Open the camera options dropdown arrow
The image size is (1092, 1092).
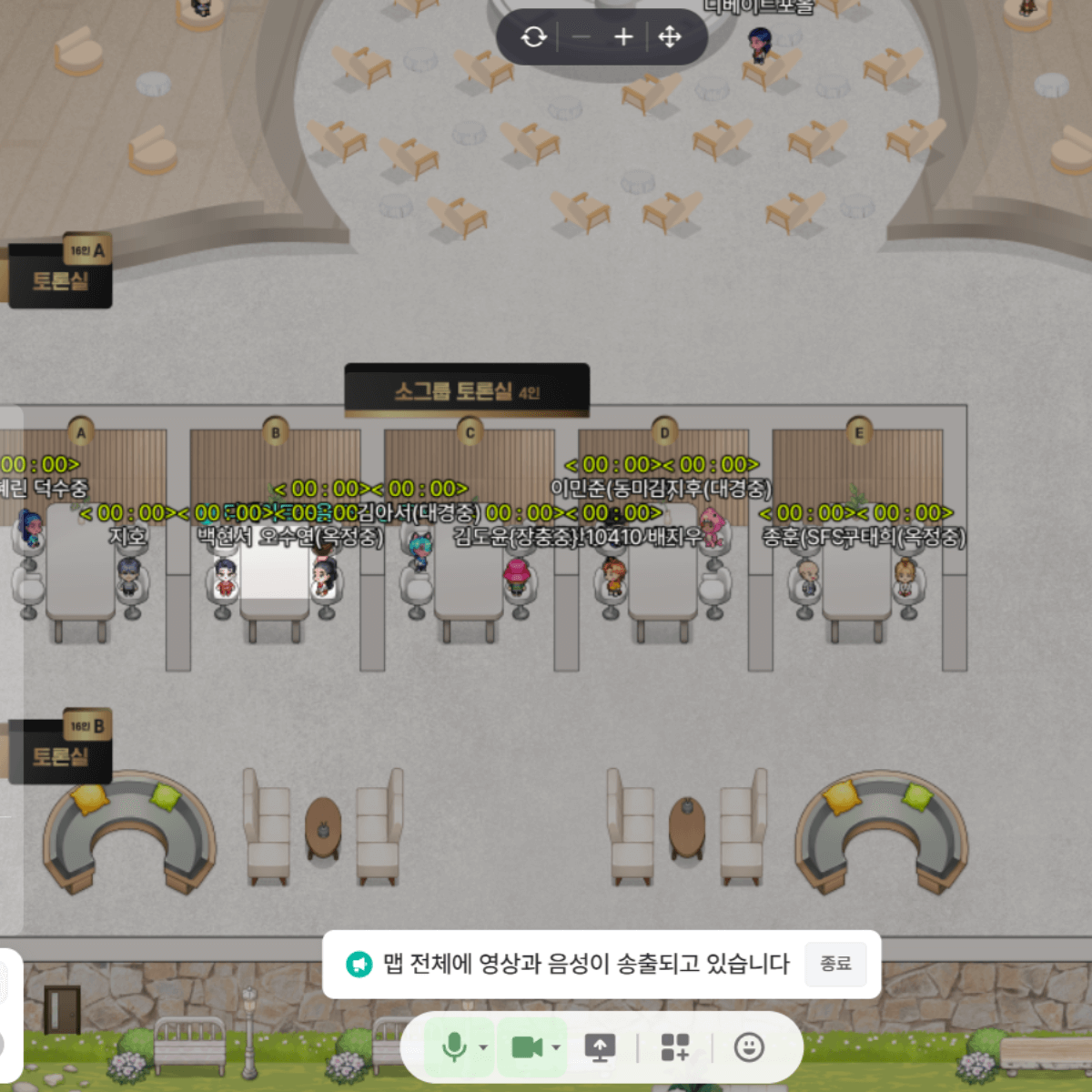[556, 1047]
